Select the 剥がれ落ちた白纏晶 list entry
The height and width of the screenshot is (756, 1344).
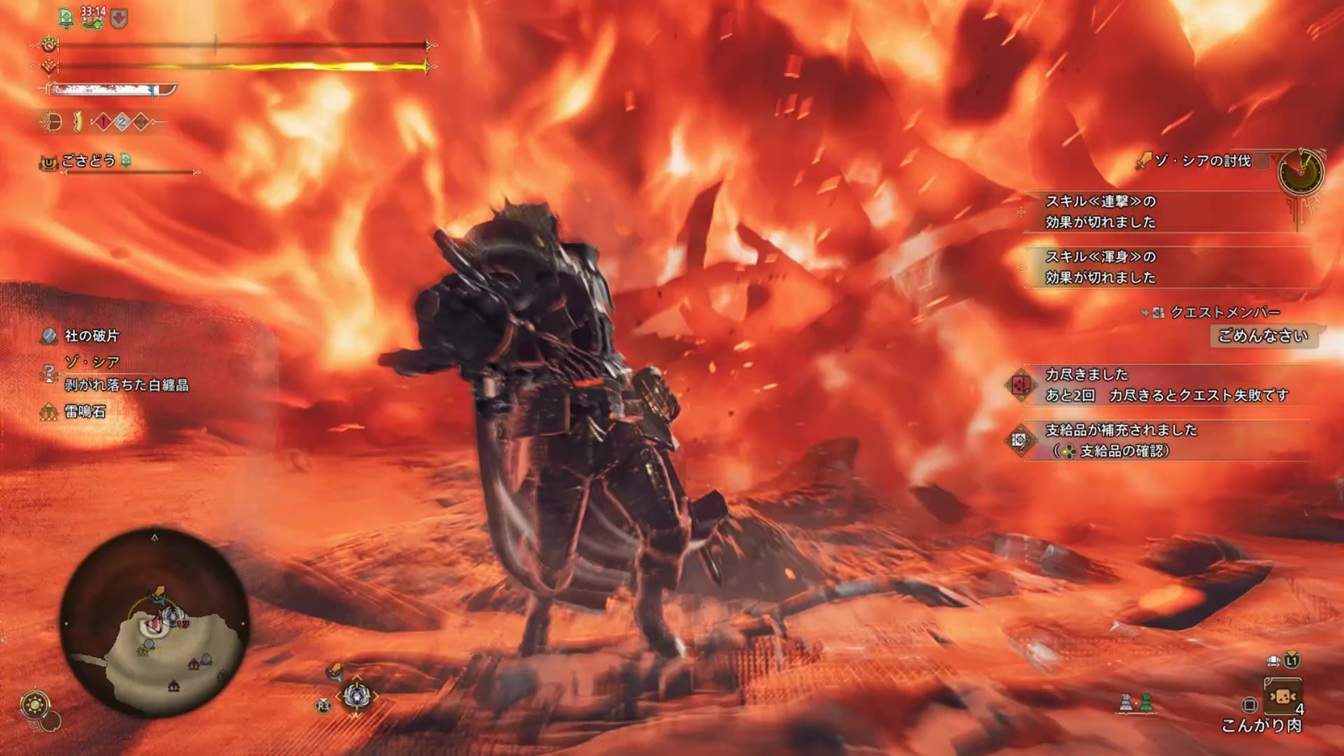(126, 385)
